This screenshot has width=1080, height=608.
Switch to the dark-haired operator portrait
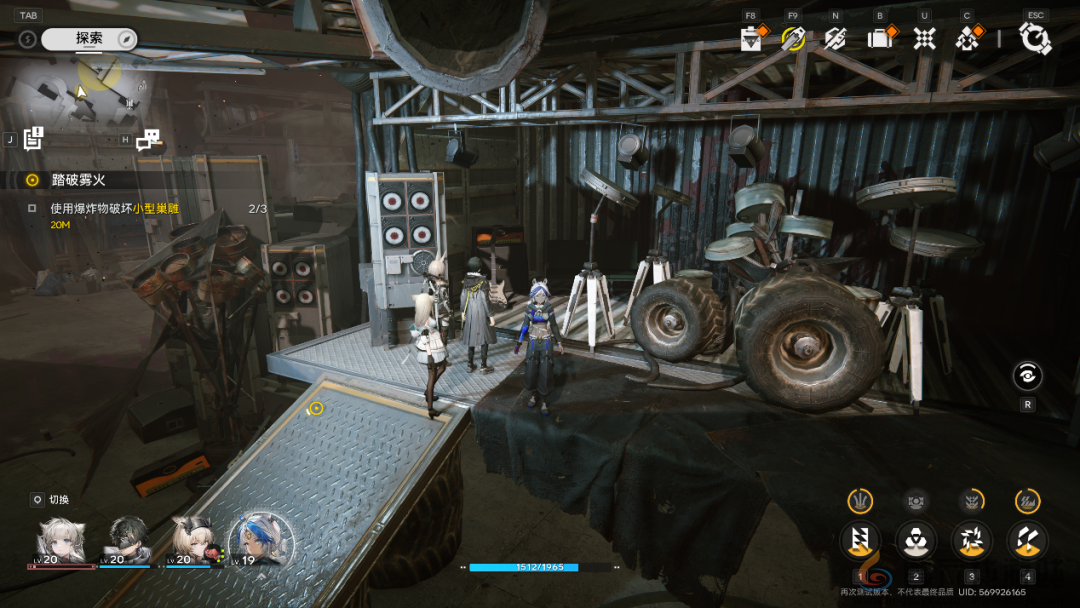[128, 541]
